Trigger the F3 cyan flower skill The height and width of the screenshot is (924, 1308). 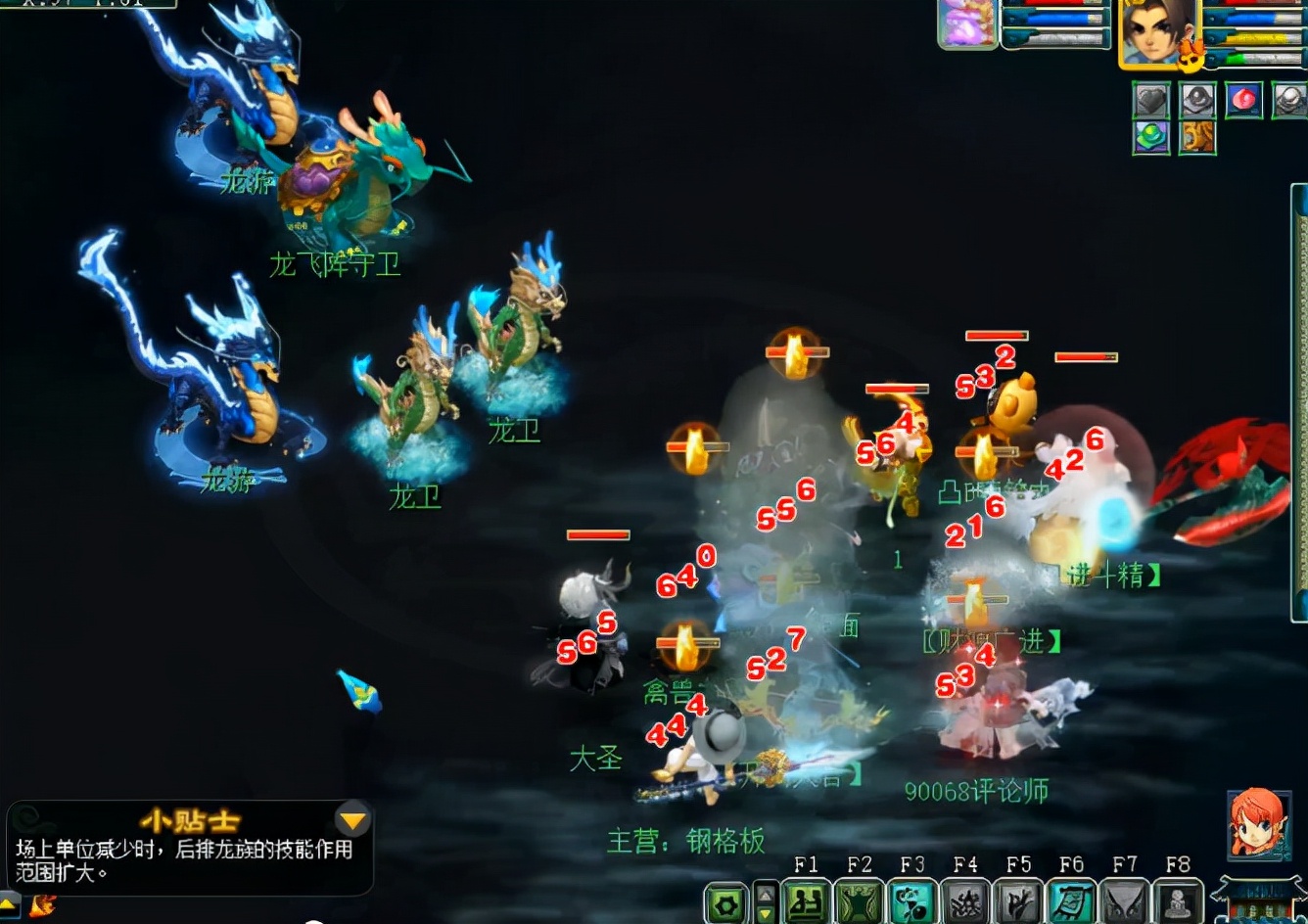click(x=912, y=901)
